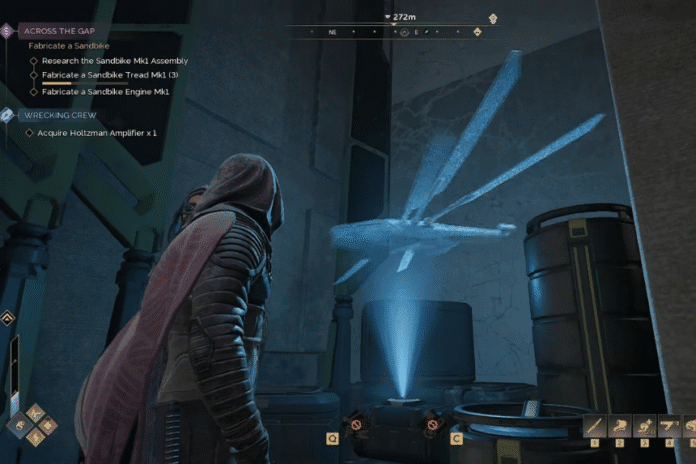Select the item in hotbar slot 3
Screen dimensions: 696x464
coord(646,425)
